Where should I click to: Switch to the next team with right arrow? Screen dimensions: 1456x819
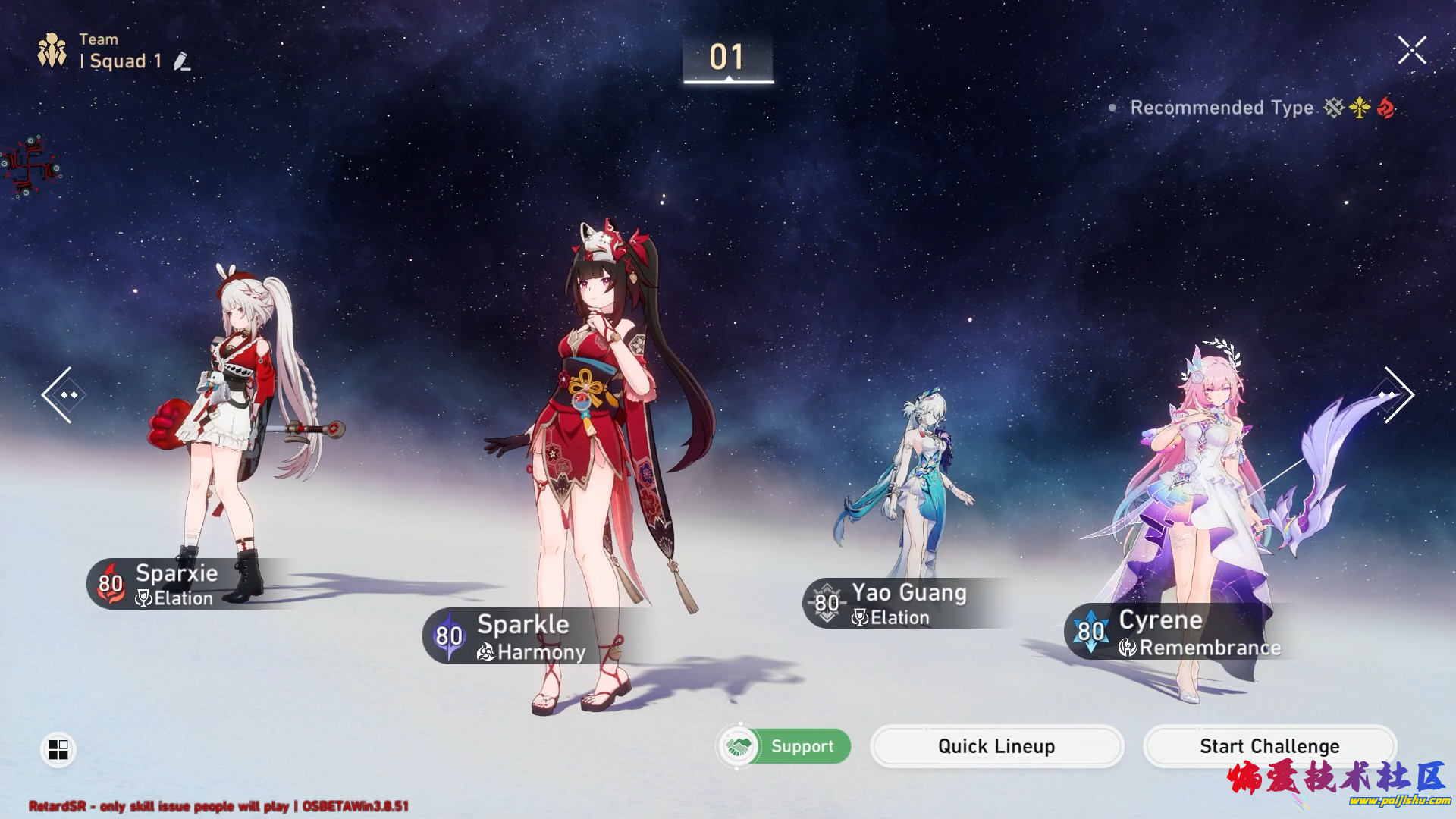pyautogui.click(x=1397, y=394)
